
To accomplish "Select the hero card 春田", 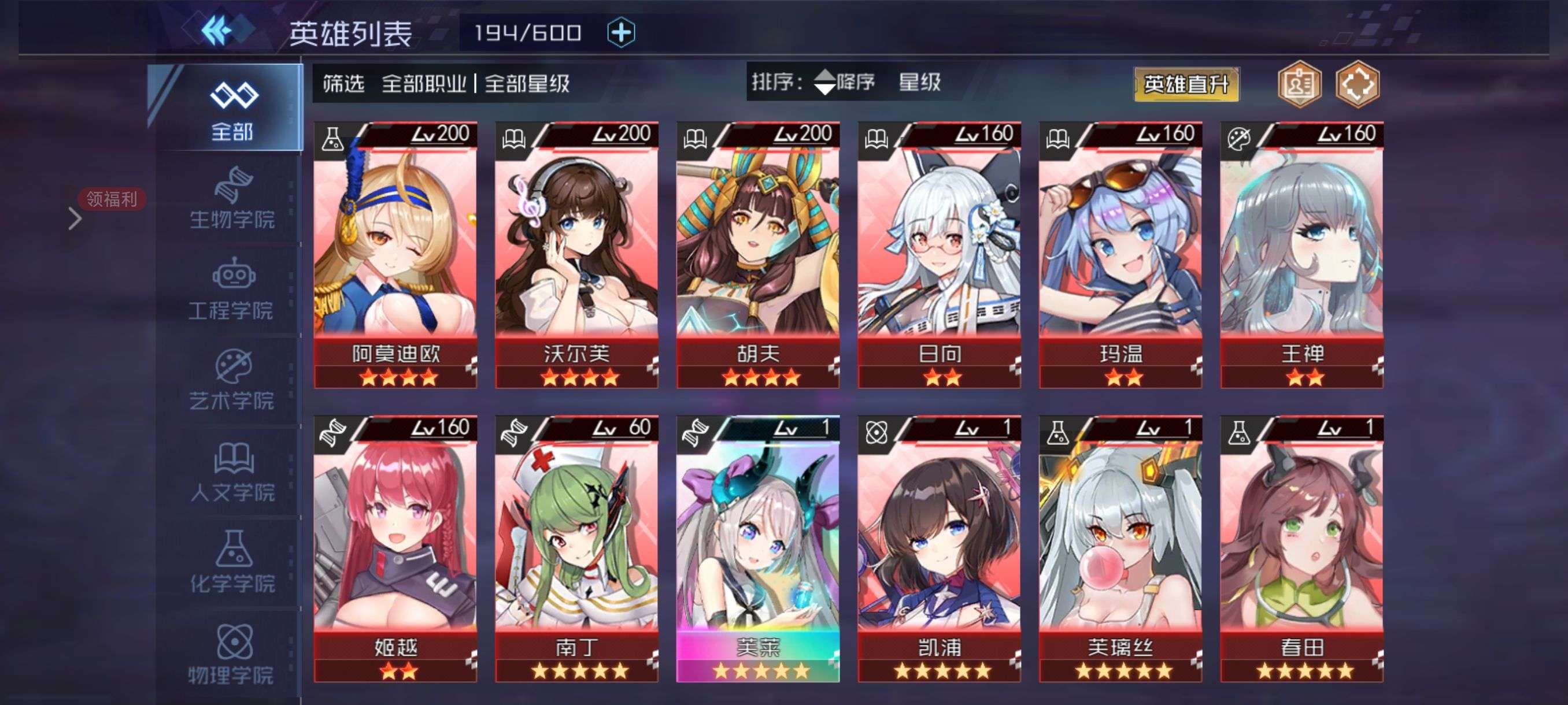I will pyautogui.click(x=1301, y=548).
